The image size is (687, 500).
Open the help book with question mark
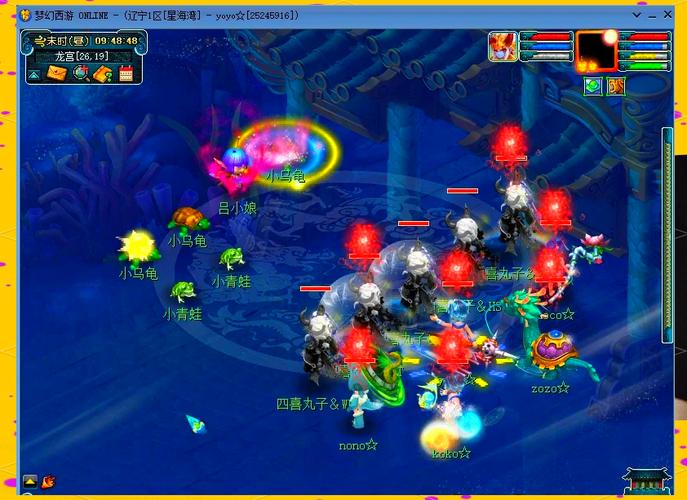pos(102,74)
